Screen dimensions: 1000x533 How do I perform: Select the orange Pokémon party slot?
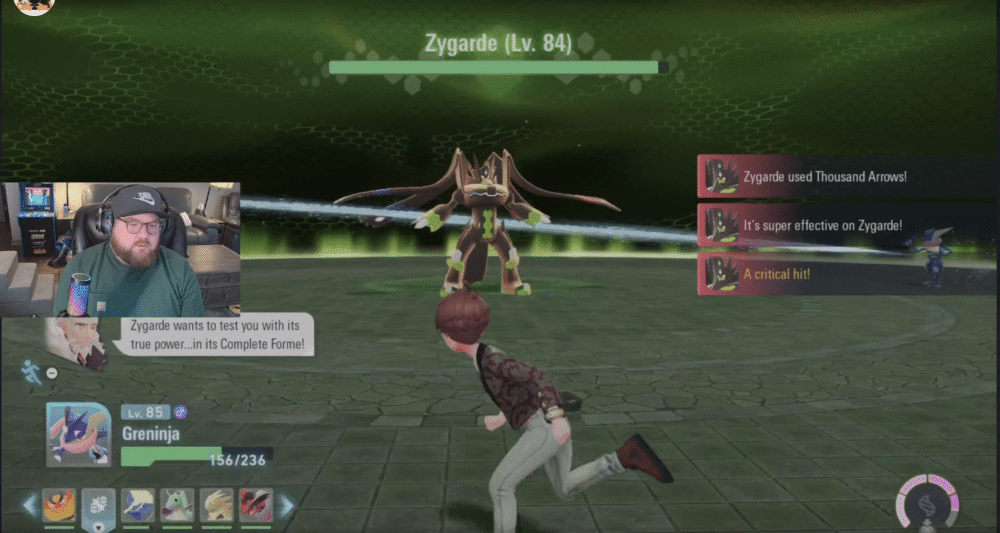point(59,505)
